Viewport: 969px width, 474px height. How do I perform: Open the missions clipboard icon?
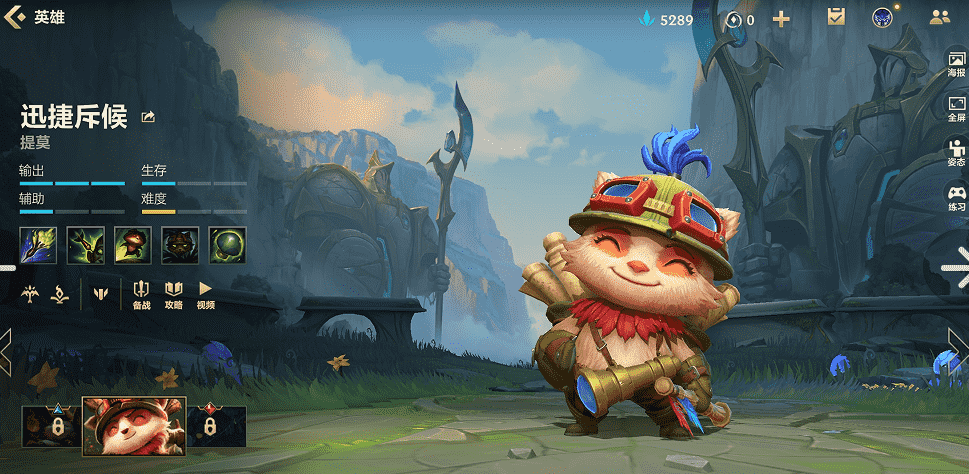836,17
